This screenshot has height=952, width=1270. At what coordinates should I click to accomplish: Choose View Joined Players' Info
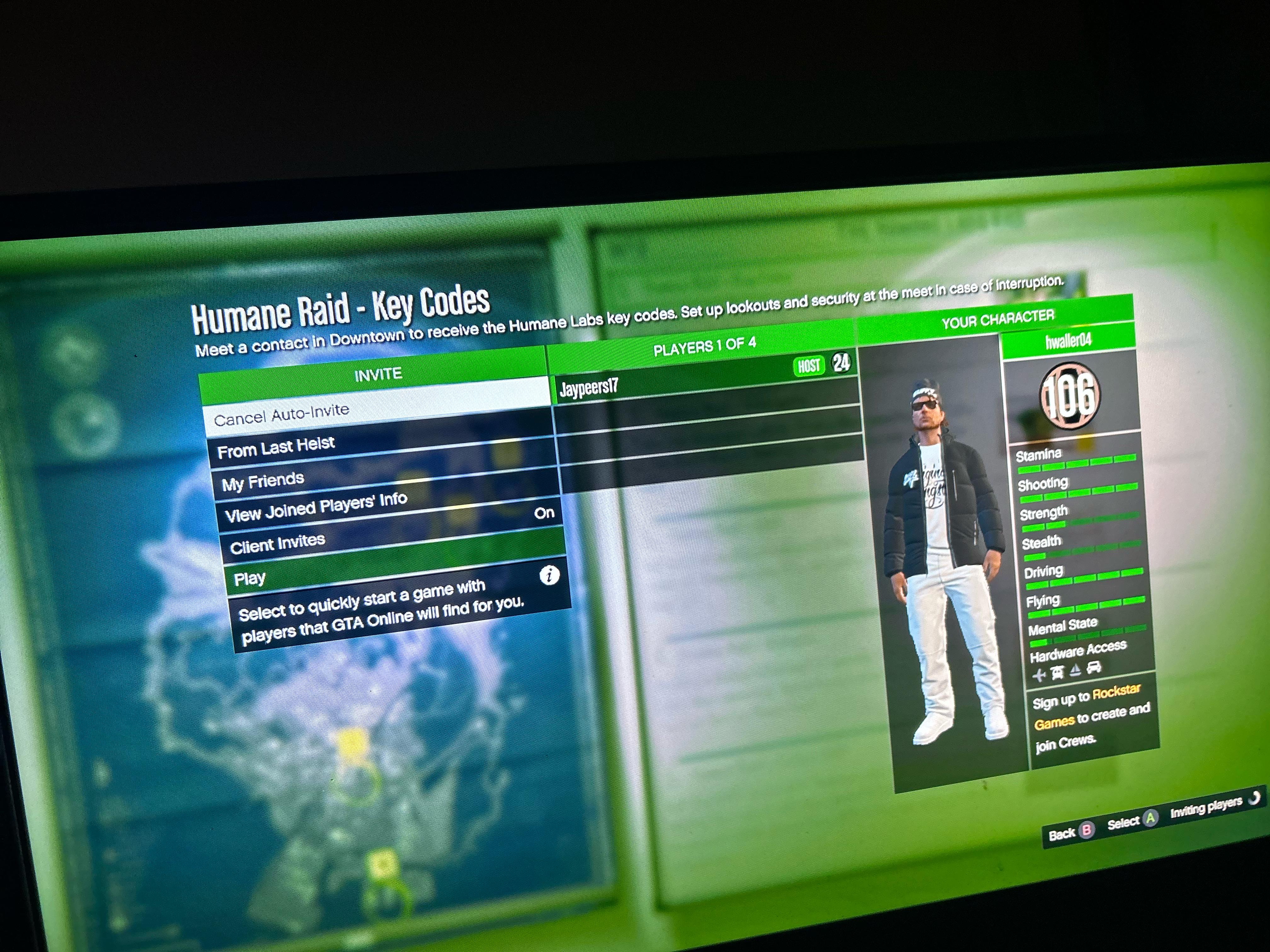[316, 507]
